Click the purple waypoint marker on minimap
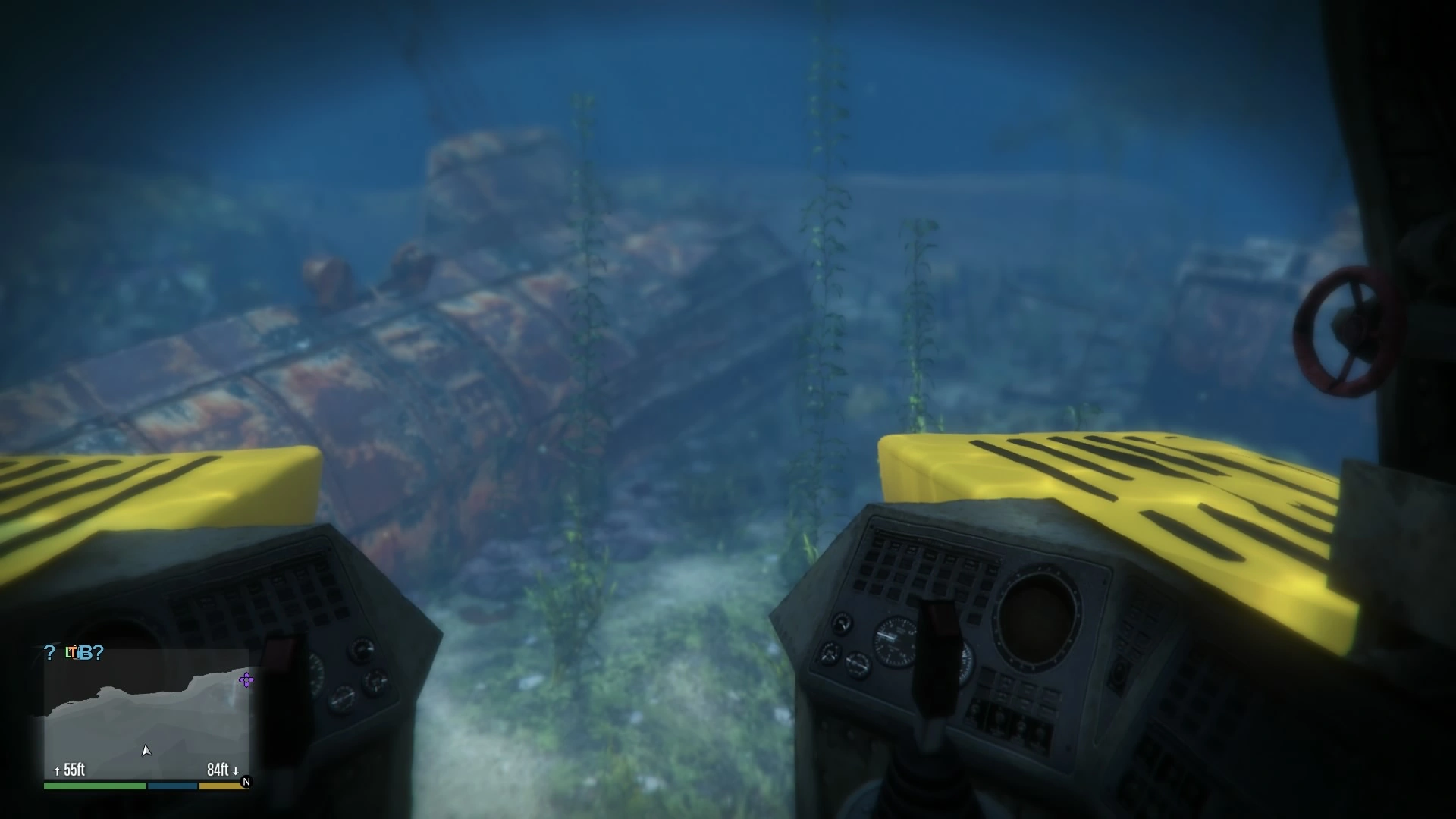The width and height of the screenshot is (1456, 819). pyautogui.click(x=246, y=680)
